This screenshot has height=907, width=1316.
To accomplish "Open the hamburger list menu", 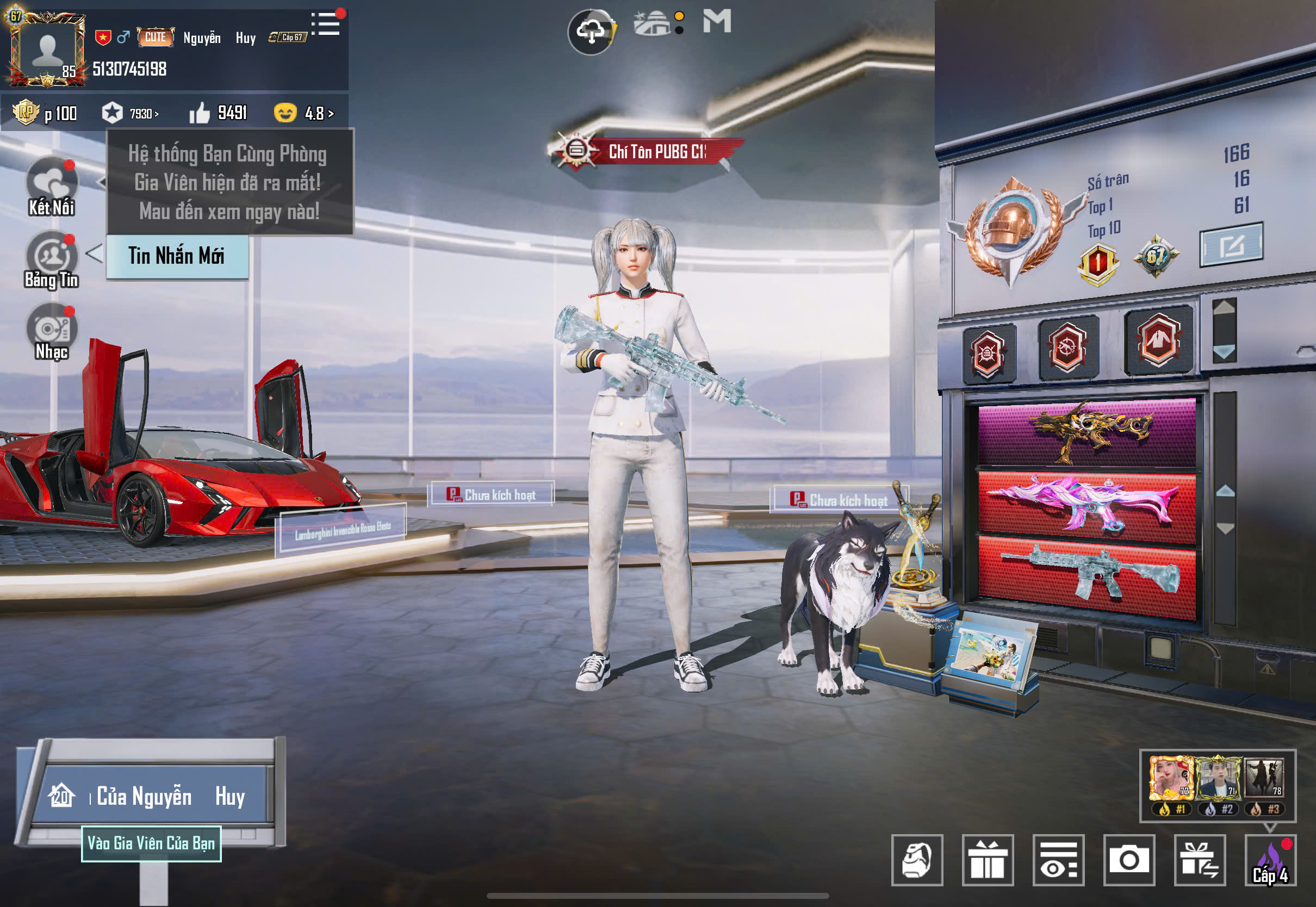I will tap(326, 24).
